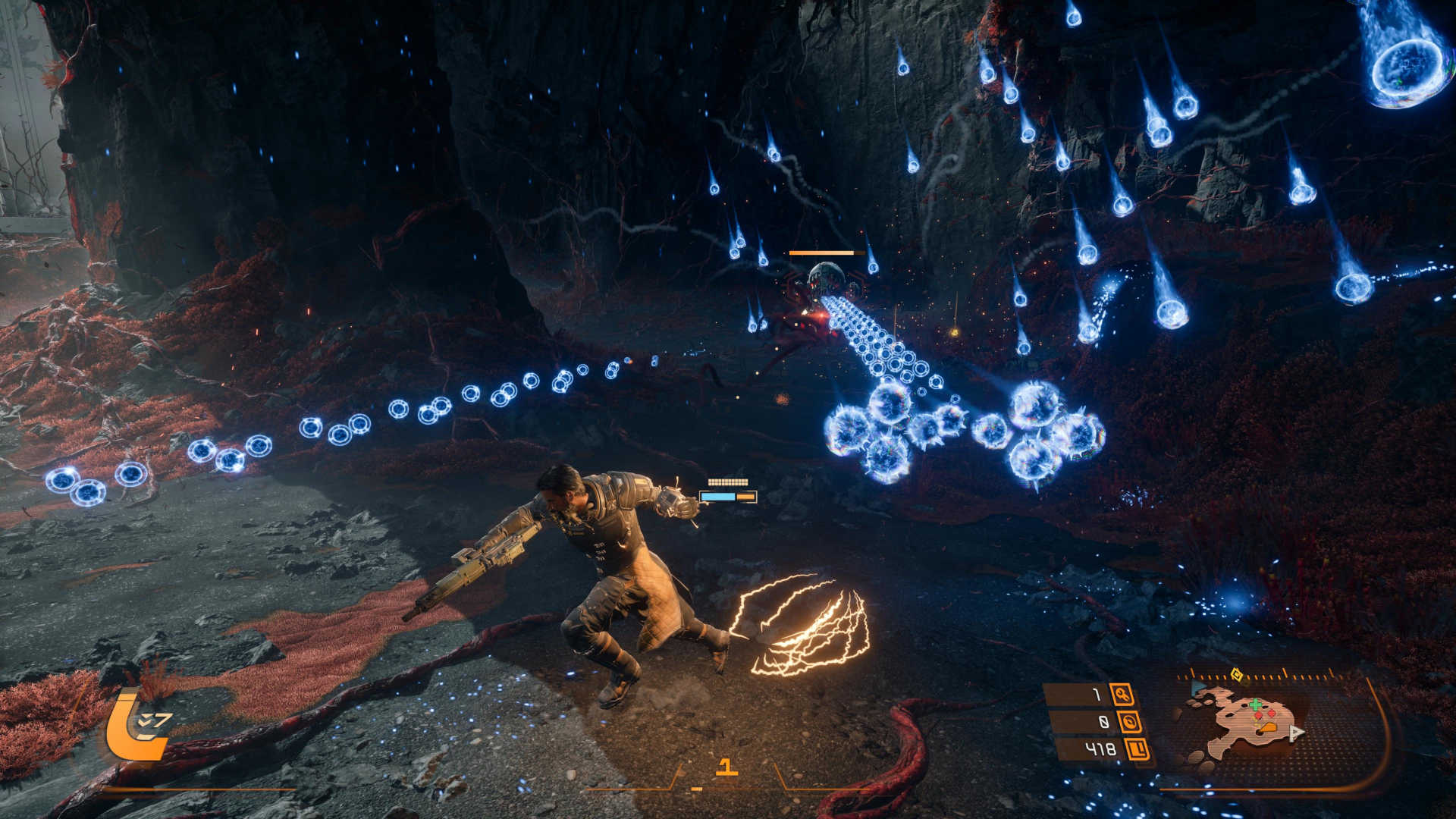Viewport: 1456px width, 819px height.
Task: Select the white arrow marker on minimap
Action: 1297,733
